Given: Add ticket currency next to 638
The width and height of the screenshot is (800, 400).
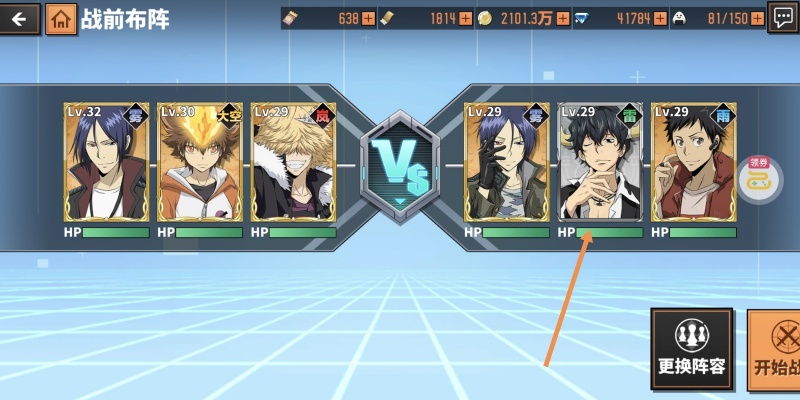Looking at the screenshot, I should [x=368, y=19].
